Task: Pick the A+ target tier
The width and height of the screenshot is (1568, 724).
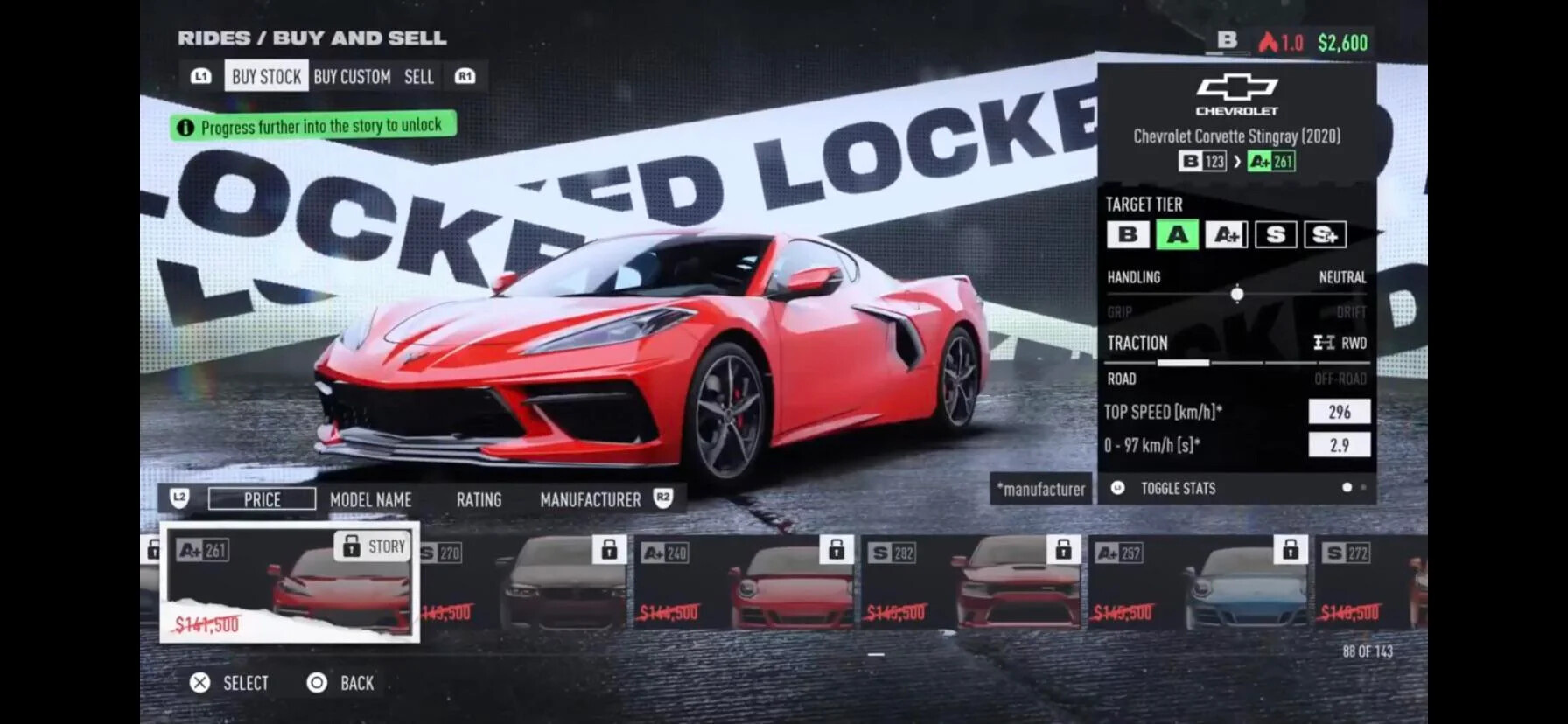Action: tap(1226, 234)
